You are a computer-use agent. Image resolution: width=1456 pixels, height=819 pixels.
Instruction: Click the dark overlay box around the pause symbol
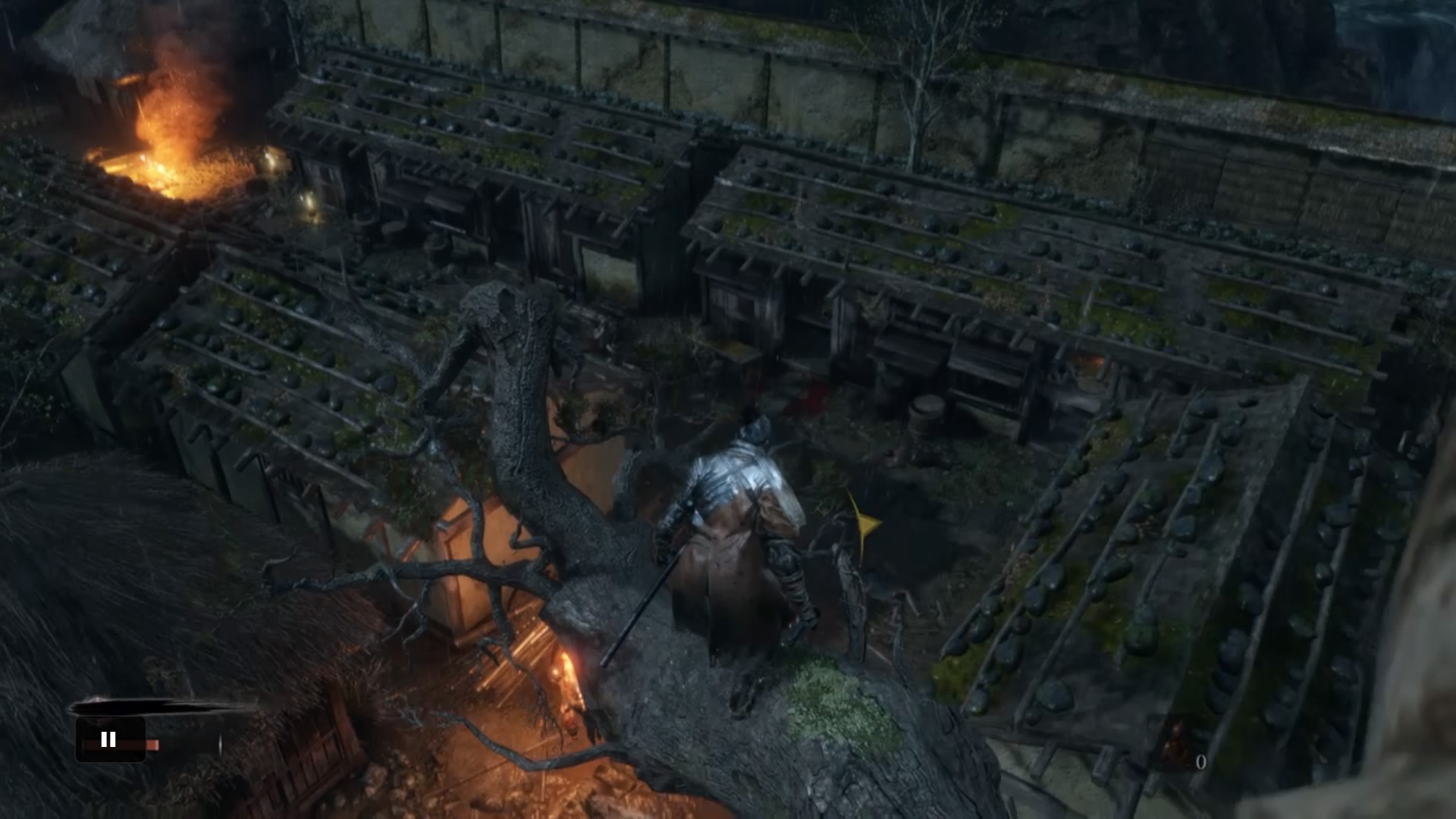click(110, 739)
